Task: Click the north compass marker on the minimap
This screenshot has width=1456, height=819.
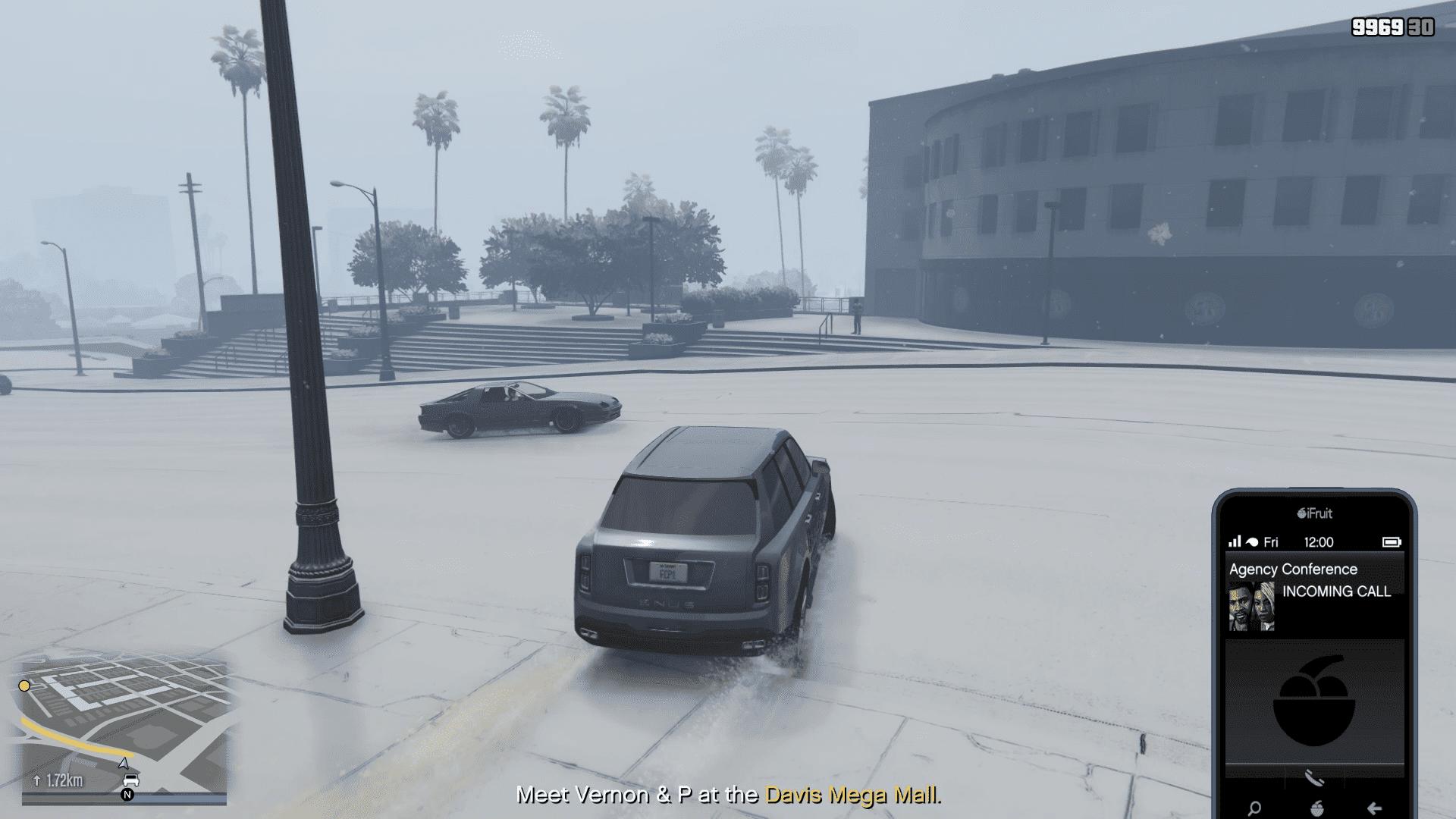Action: (x=127, y=795)
